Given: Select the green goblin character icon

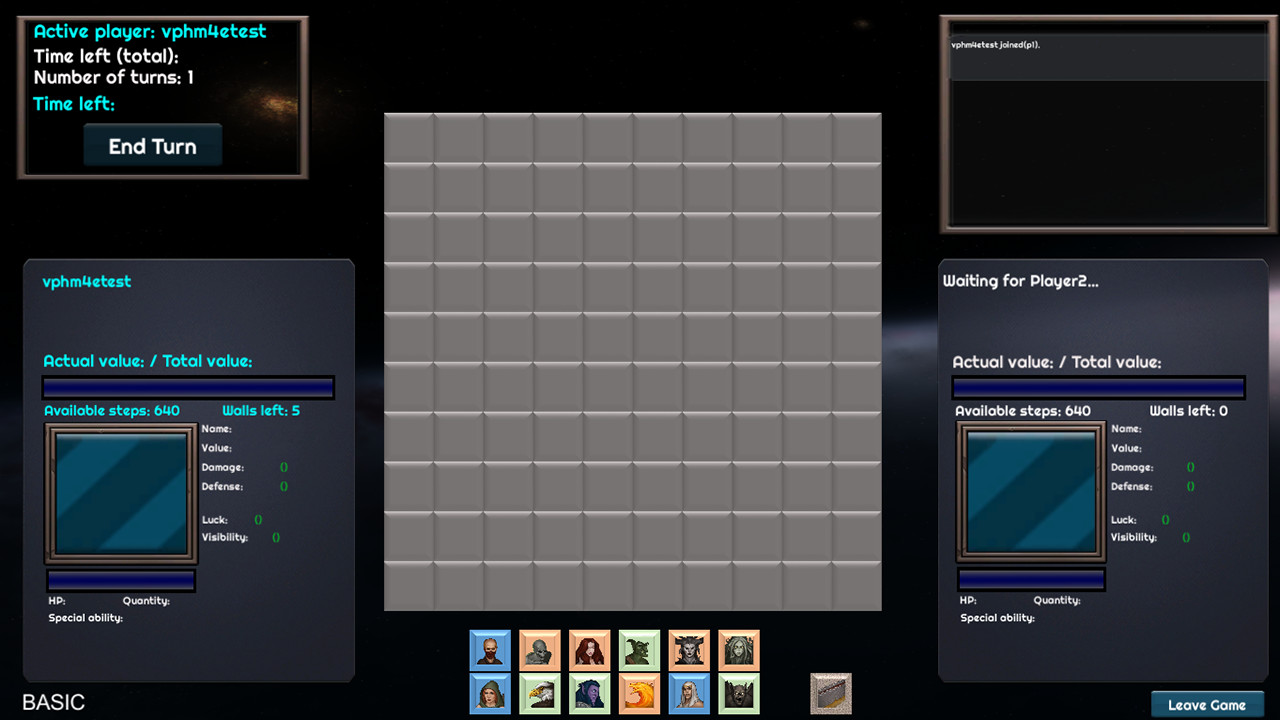Looking at the screenshot, I should (639, 650).
